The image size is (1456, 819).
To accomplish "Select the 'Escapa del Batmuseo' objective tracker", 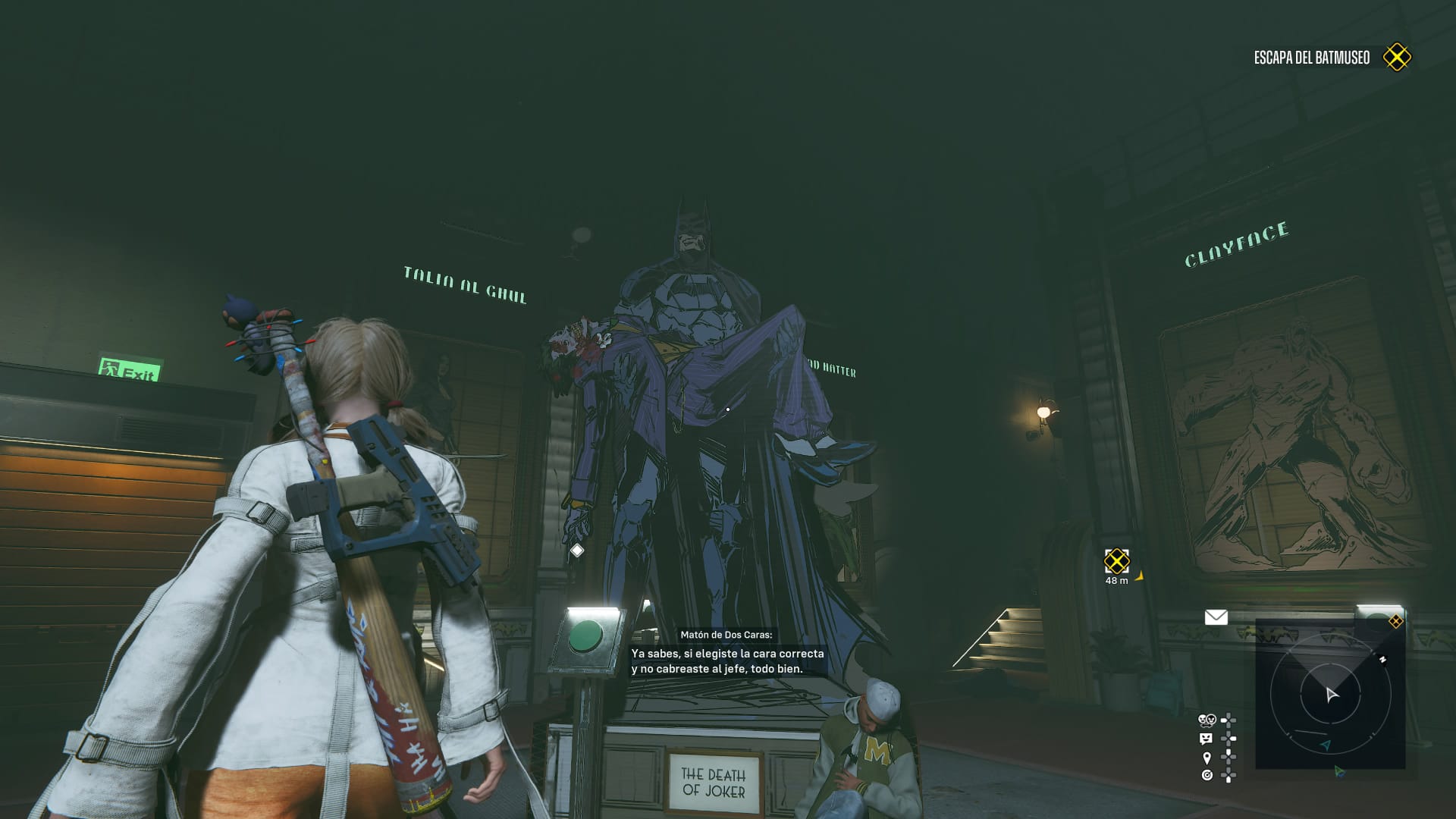I will pos(1311,58).
